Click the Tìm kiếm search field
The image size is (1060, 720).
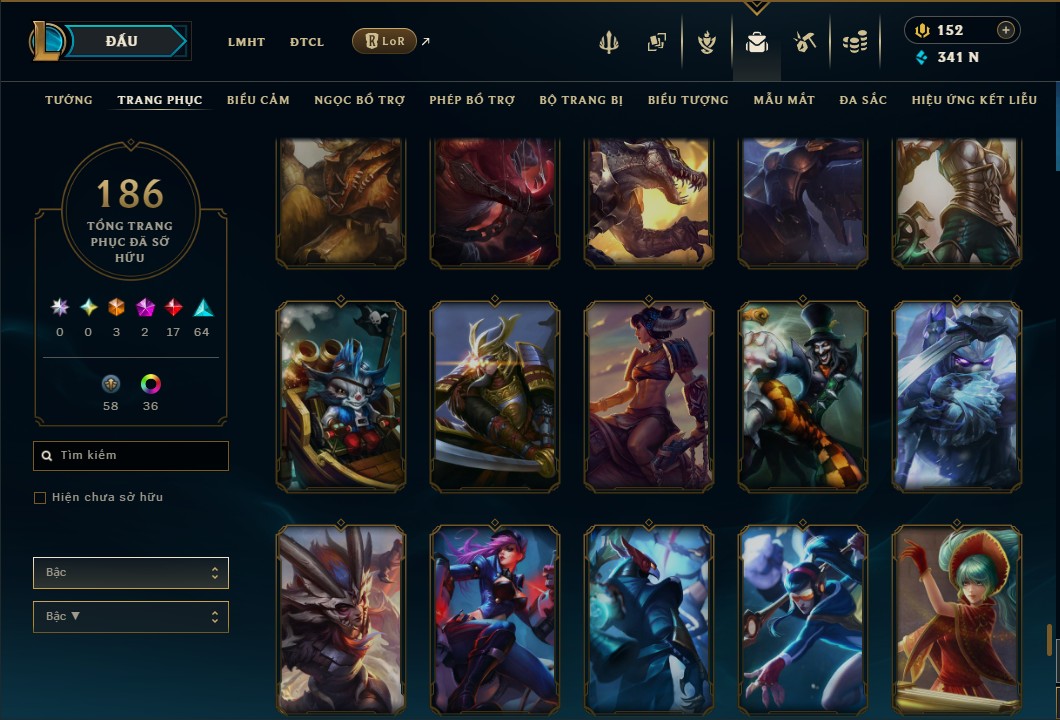click(x=131, y=456)
